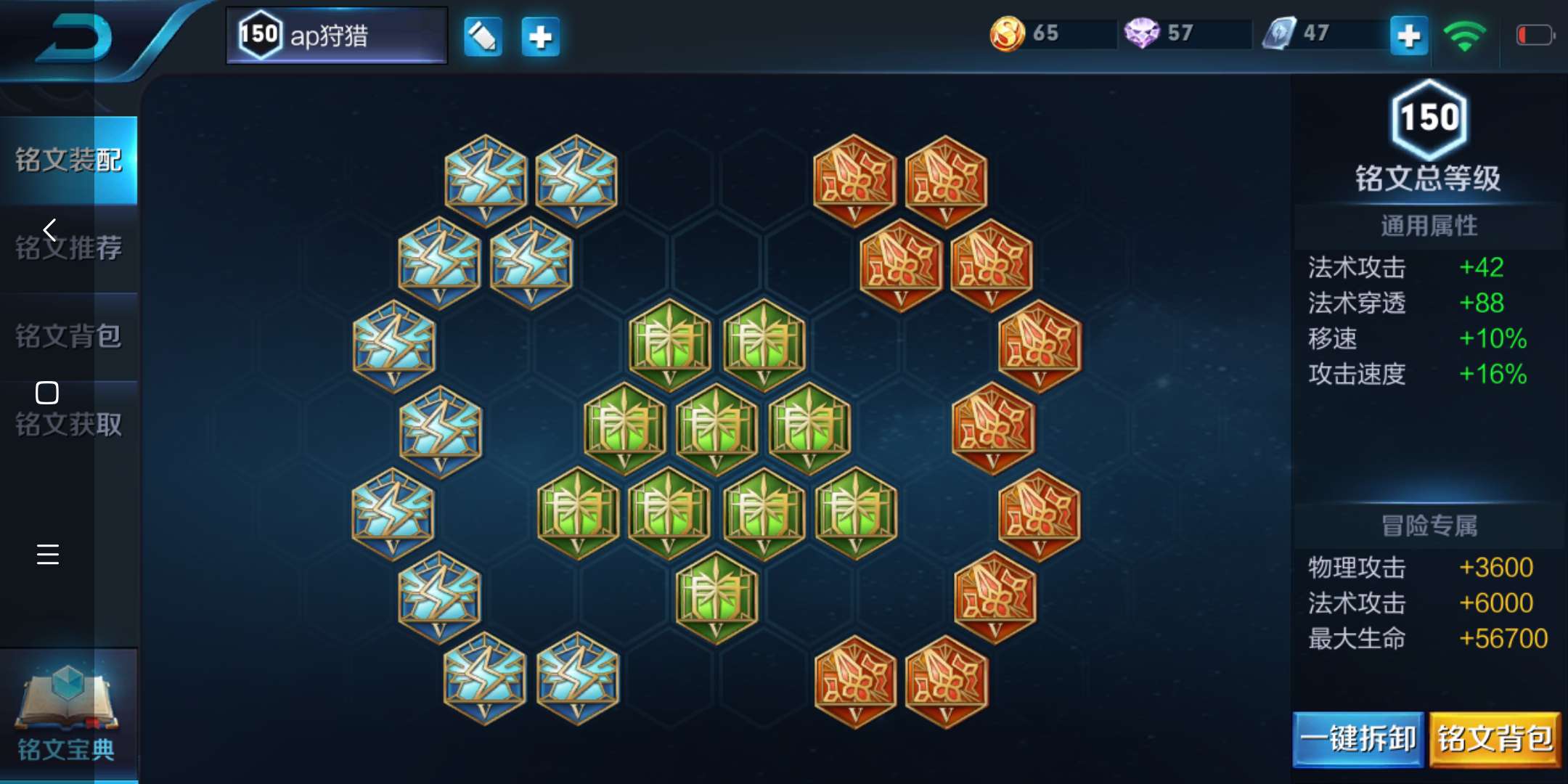Tap the Android recent apps menu icon
The width and height of the screenshot is (1568, 784).
click(x=47, y=554)
